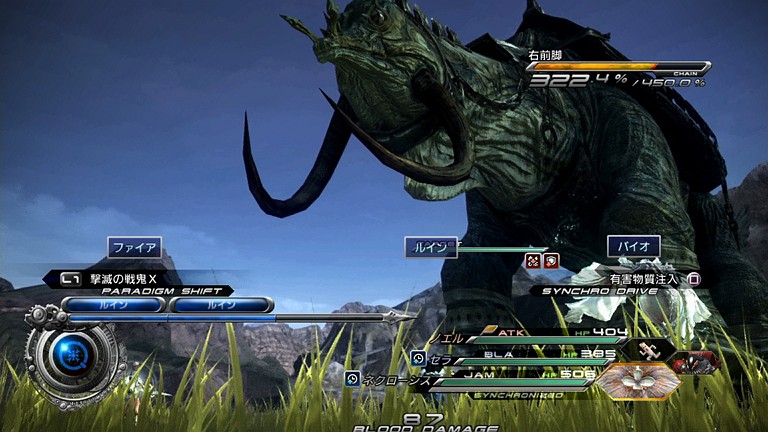The width and height of the screenshot is (768, 432).
Task: Select the ファイア action label
Action: (x=134, y=247)
